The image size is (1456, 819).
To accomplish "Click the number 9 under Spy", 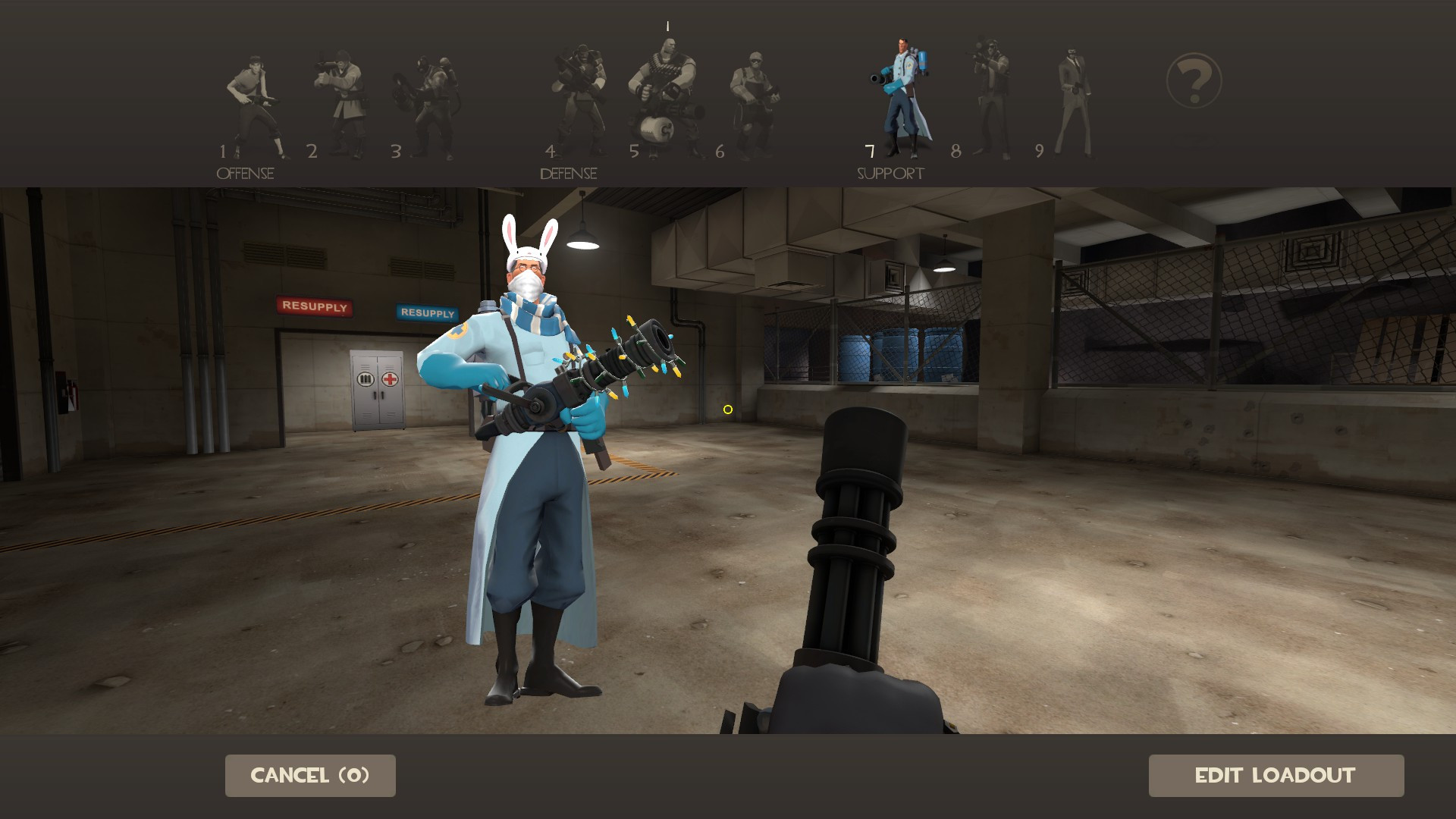I will pos(1039,152).
